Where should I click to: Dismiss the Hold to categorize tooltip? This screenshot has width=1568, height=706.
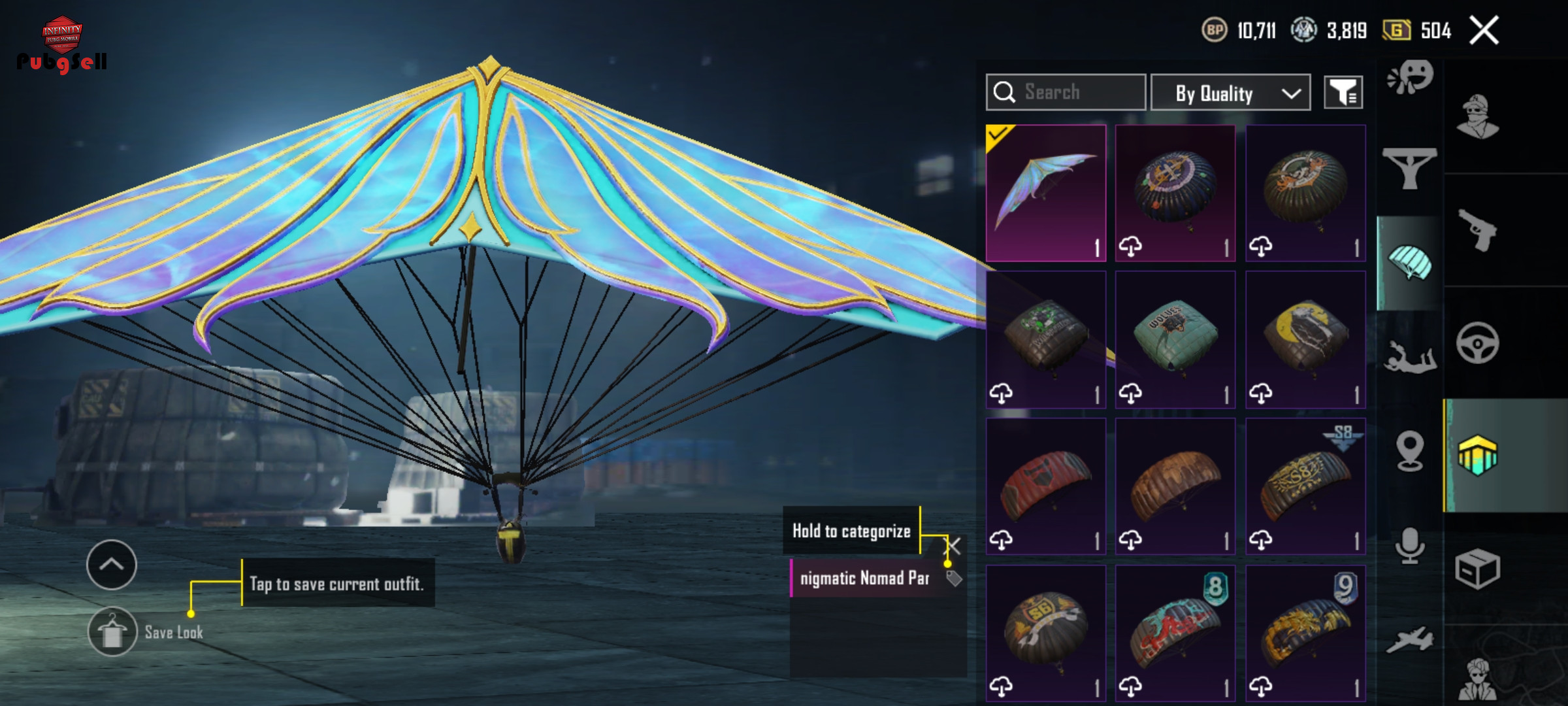click(x=954, y=545)
